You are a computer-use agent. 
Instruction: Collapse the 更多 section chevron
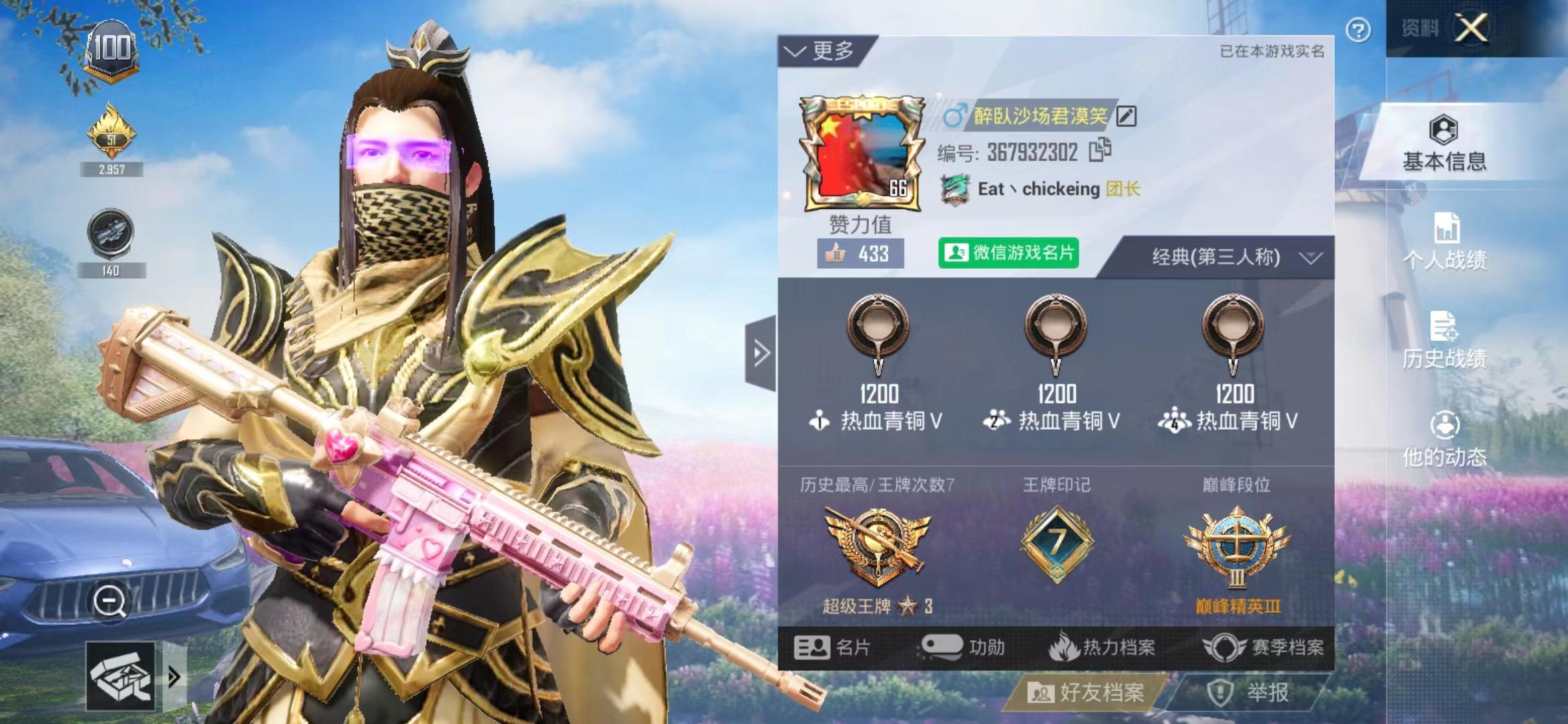(795, 52)
